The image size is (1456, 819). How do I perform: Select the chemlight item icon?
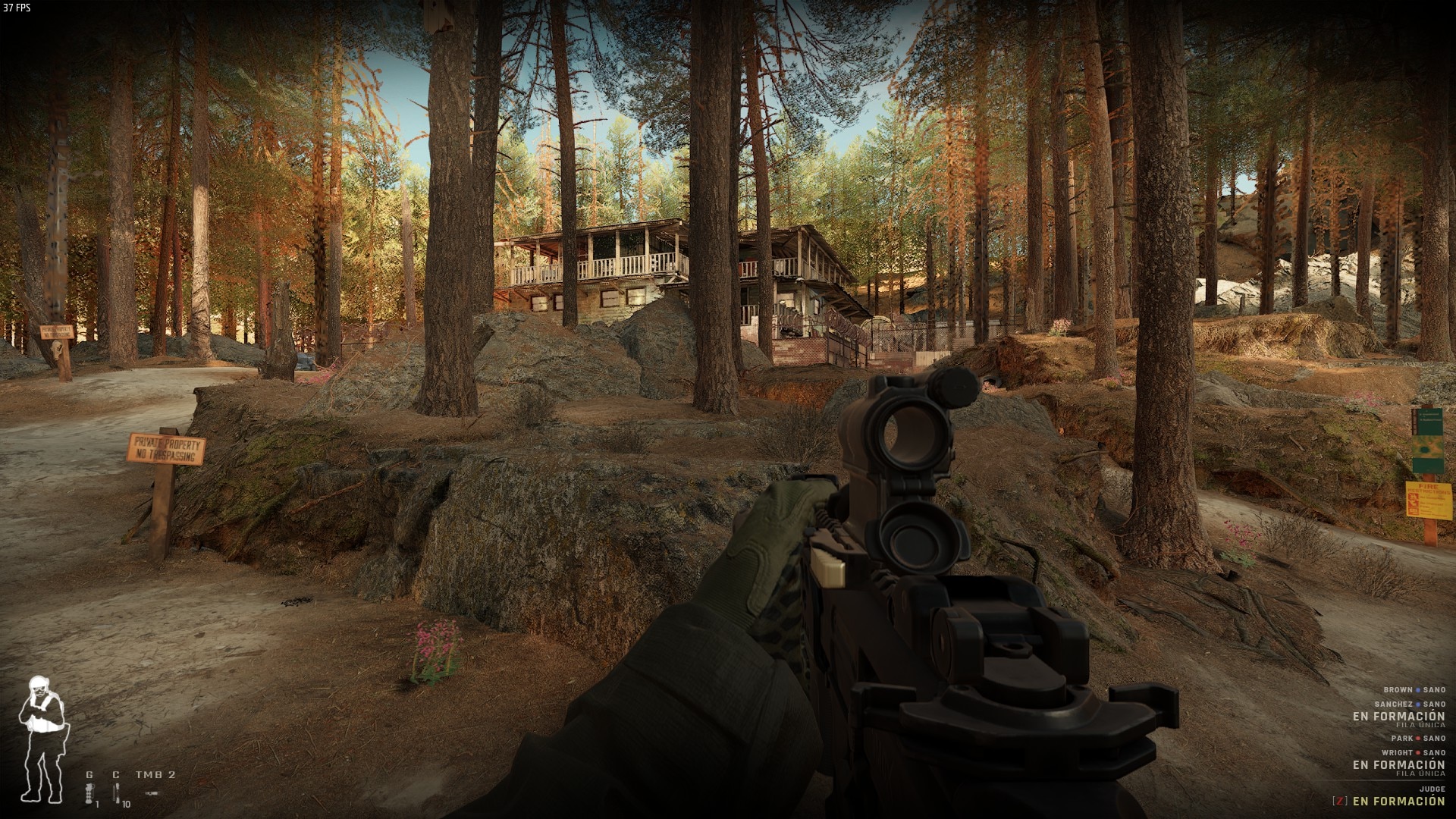(x=116, y=793)
